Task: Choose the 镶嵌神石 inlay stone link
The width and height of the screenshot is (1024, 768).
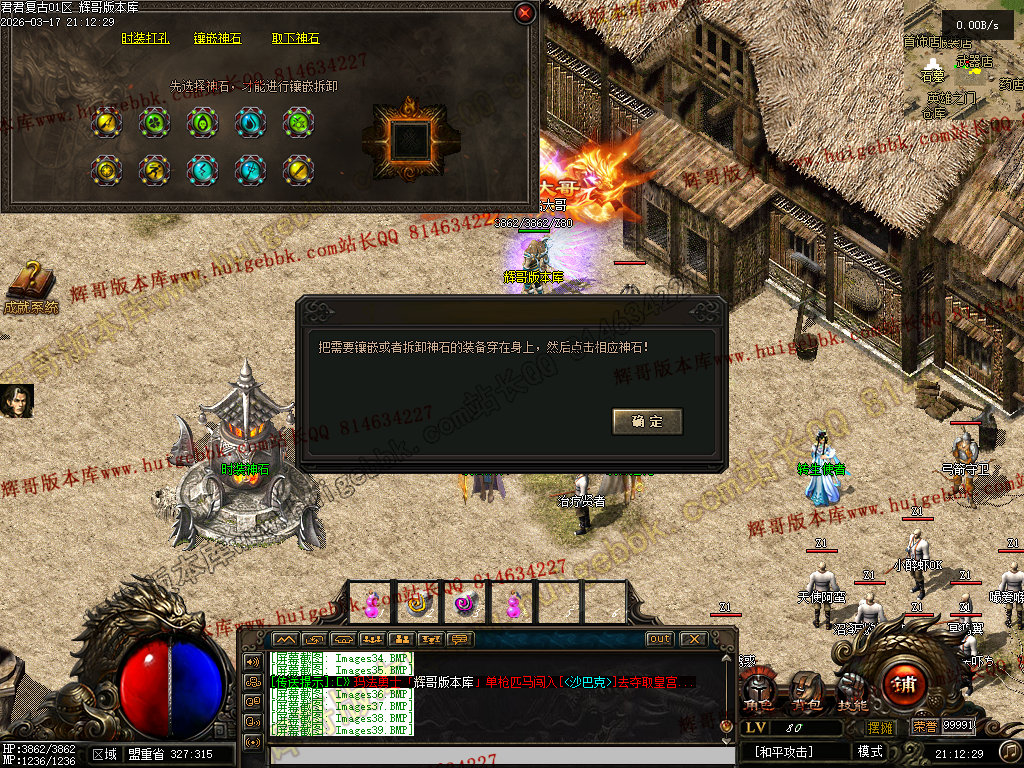Action: tap(218, 39)
